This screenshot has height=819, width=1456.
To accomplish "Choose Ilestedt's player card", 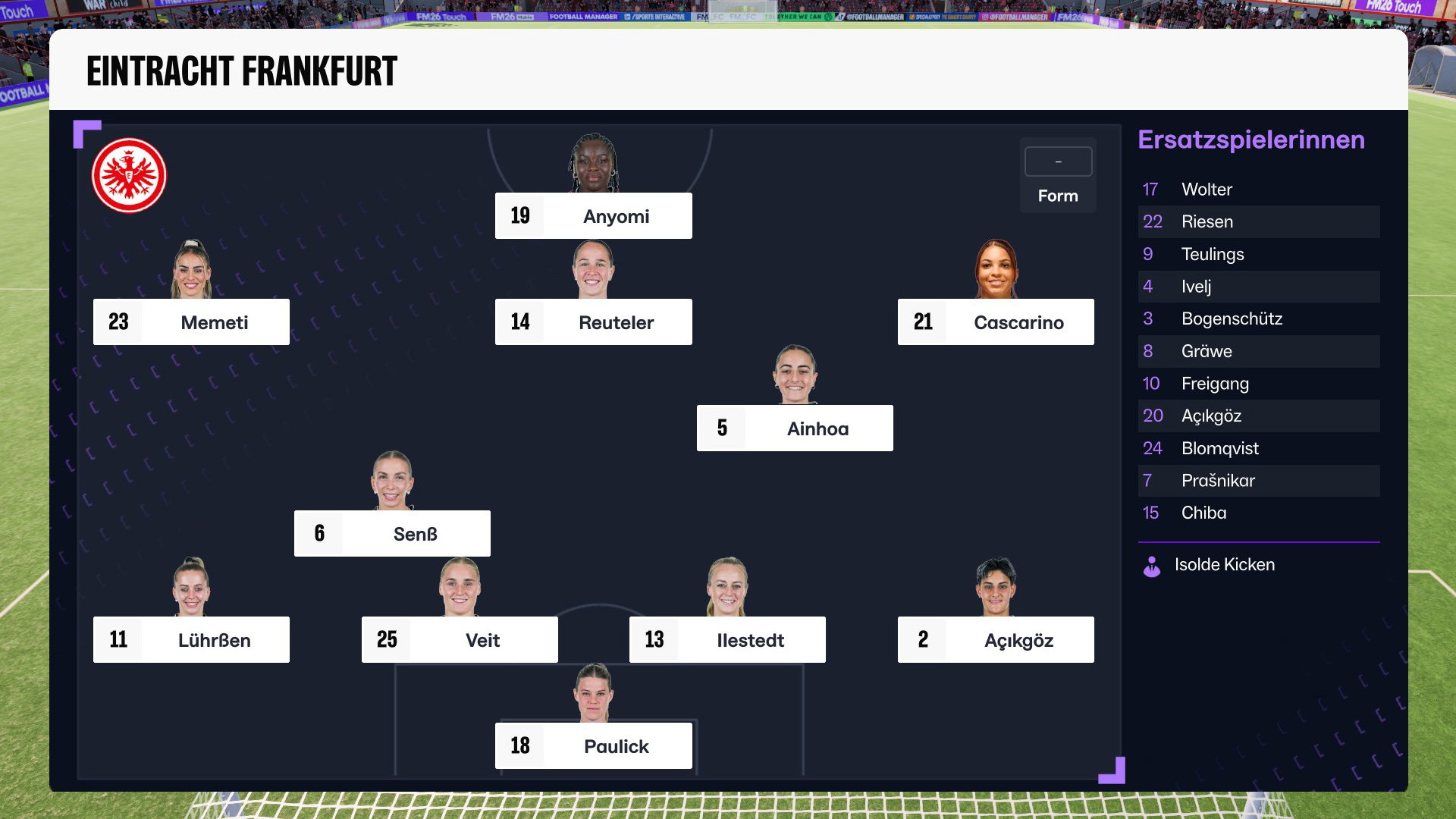I will (x=727, y=640).
